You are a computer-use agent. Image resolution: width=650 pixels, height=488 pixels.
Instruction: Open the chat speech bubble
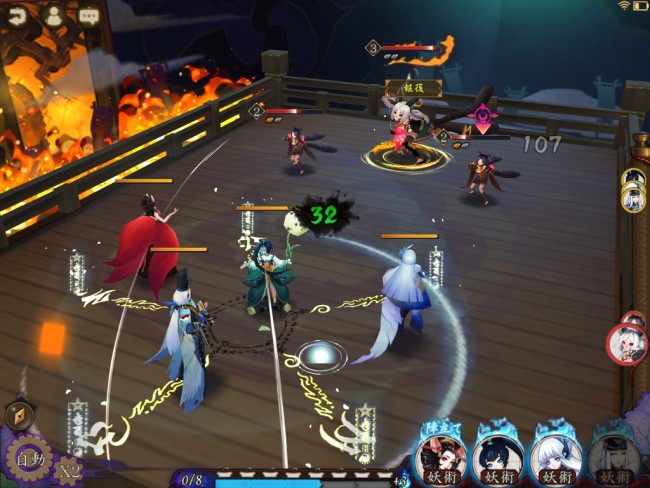89,15
